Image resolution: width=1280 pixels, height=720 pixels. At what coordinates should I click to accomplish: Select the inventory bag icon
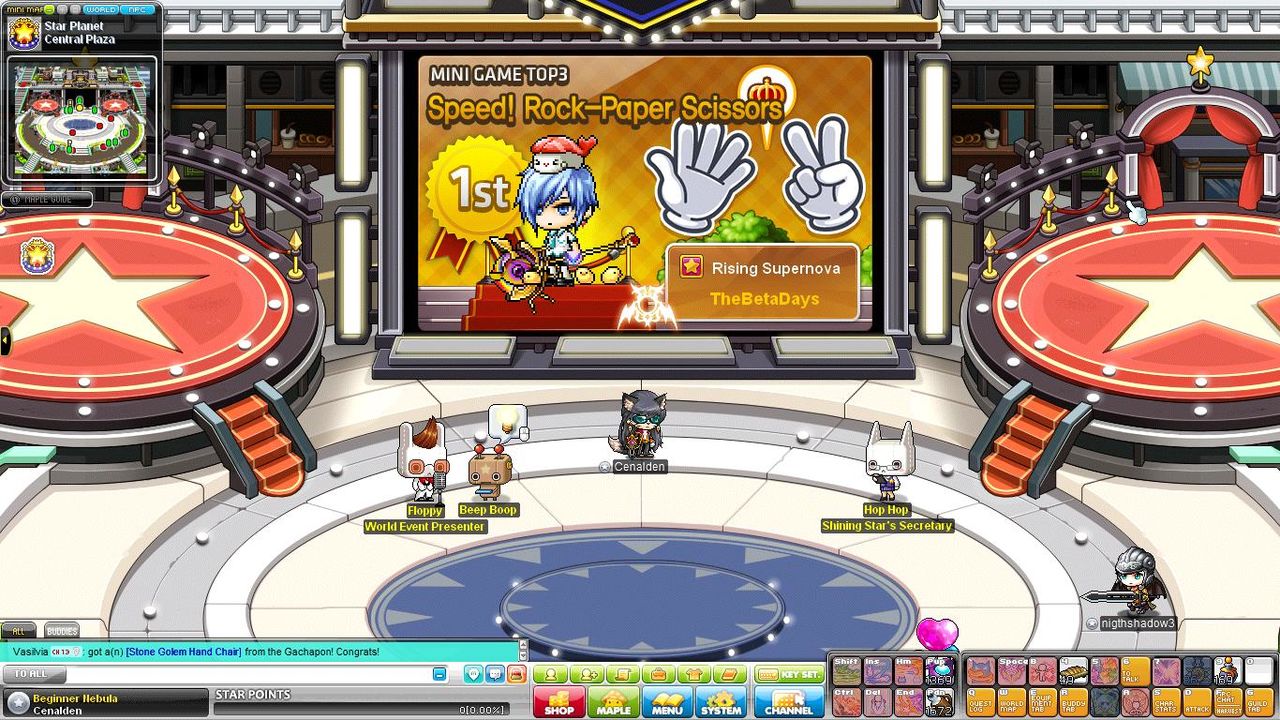[x=658, y=674]
